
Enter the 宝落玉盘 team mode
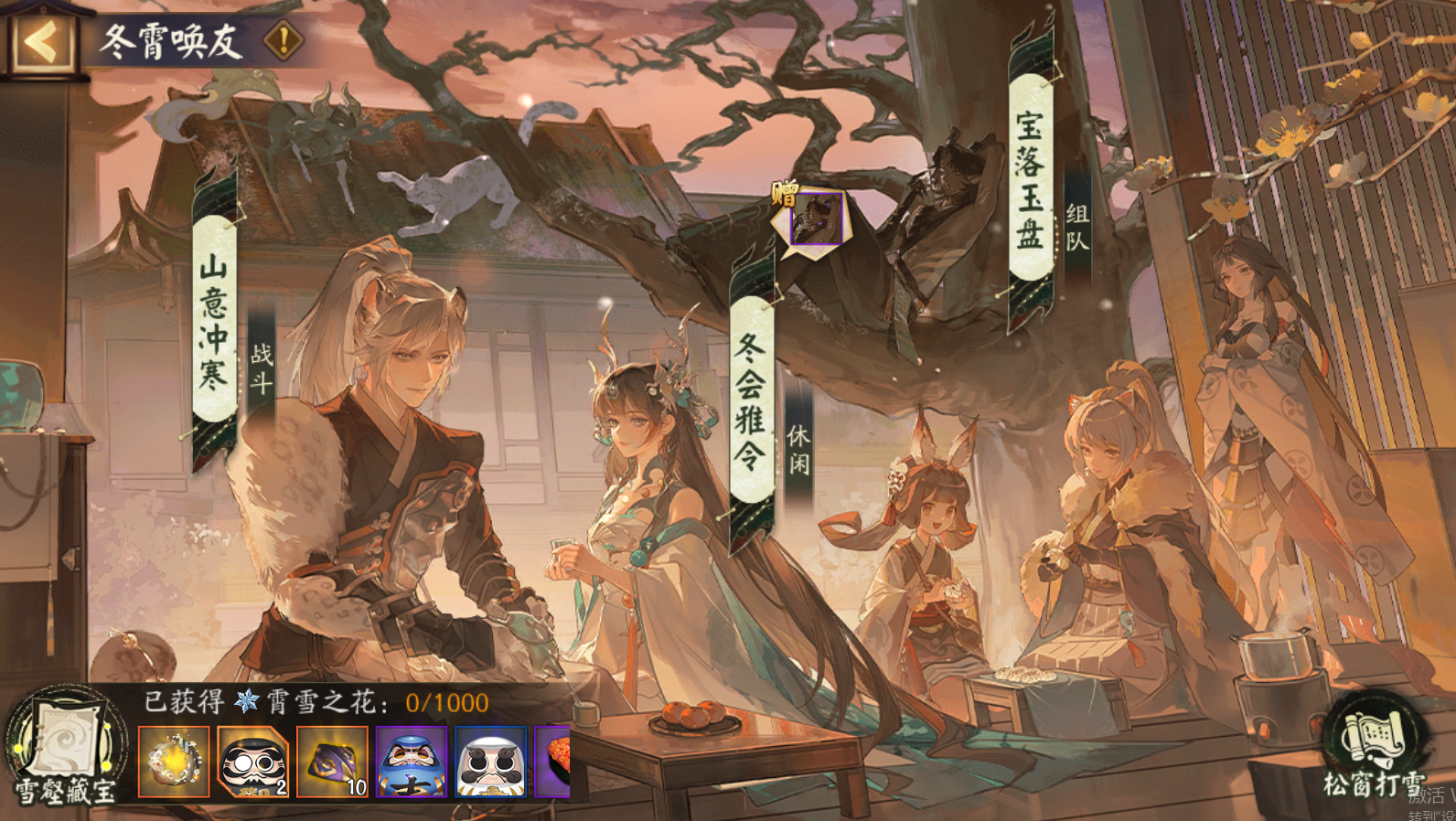pyautogui.click(x=1032, y=174)
